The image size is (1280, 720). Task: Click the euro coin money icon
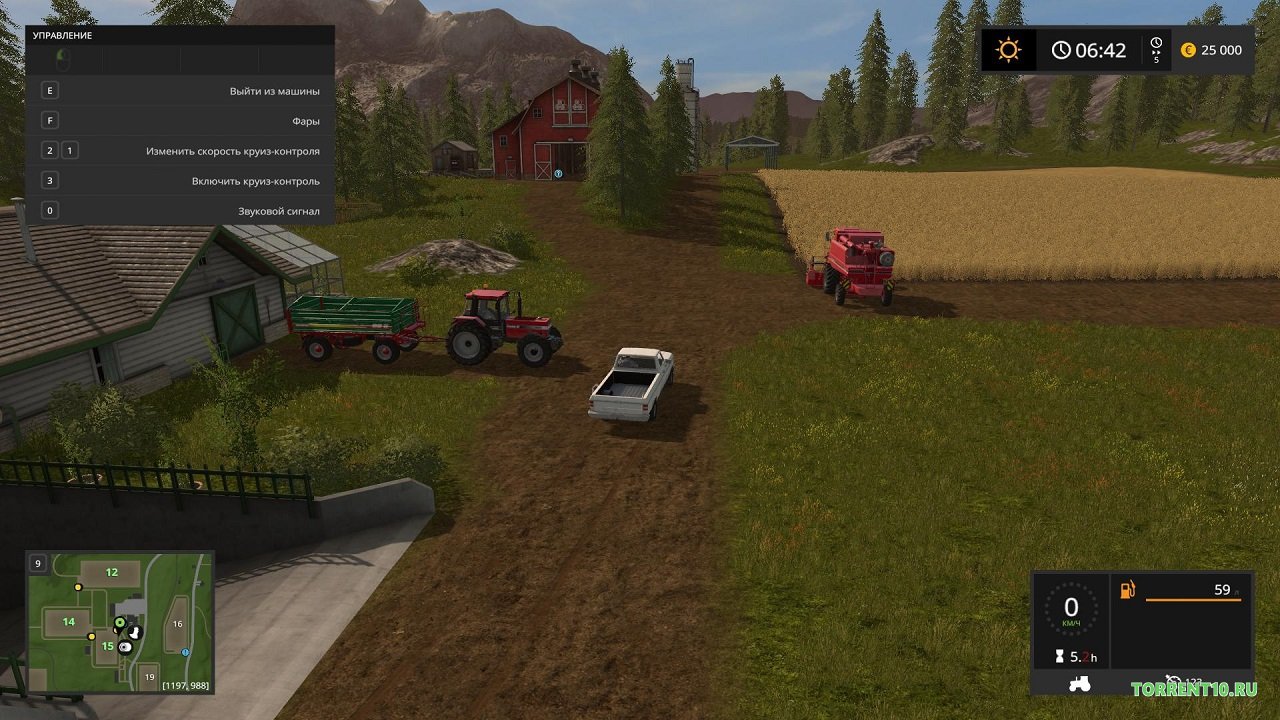(1188, 50)
